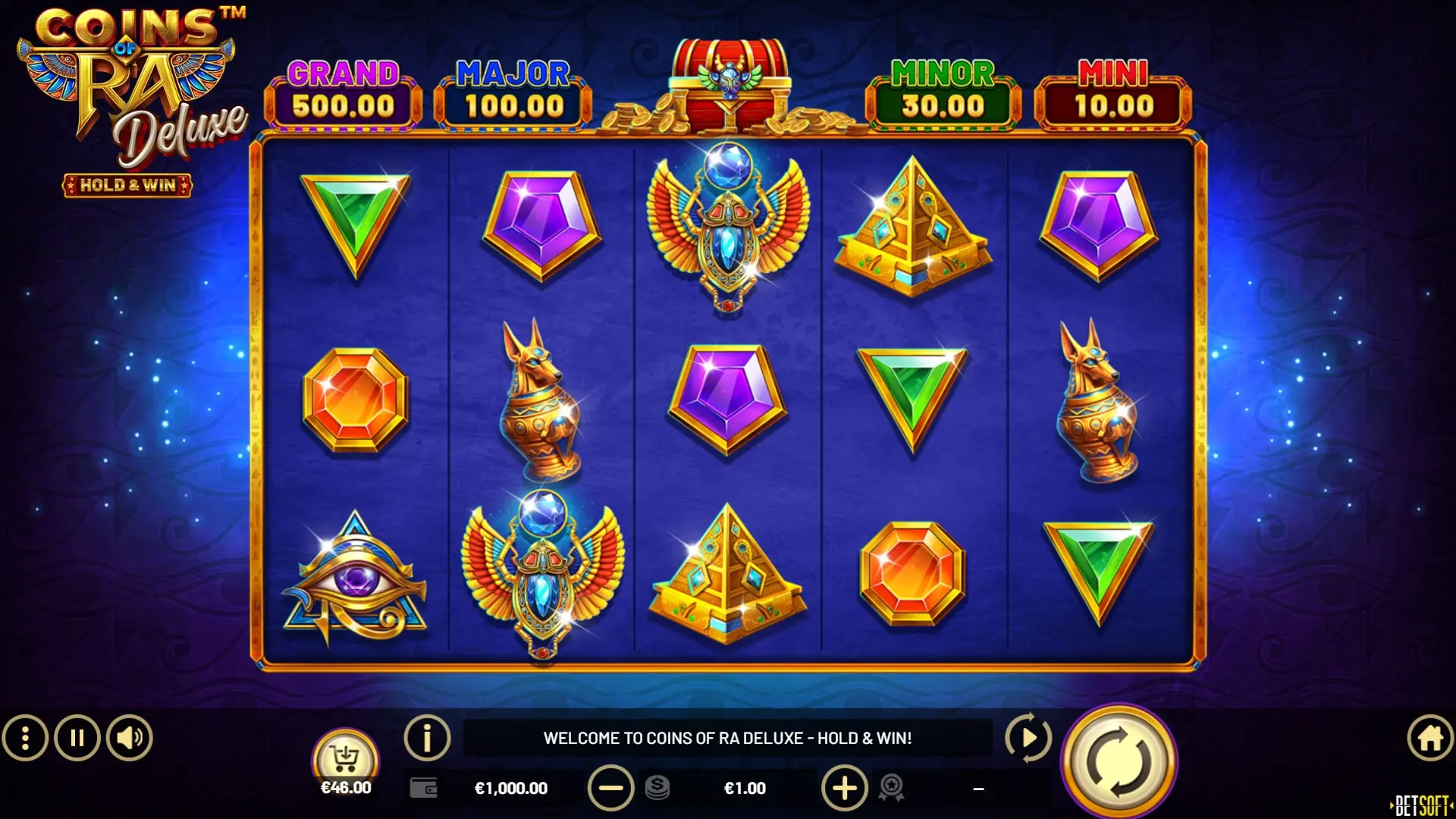The image size is (1456, 819).
Task: Click the award ribbon icon
Action: (893, 788)
